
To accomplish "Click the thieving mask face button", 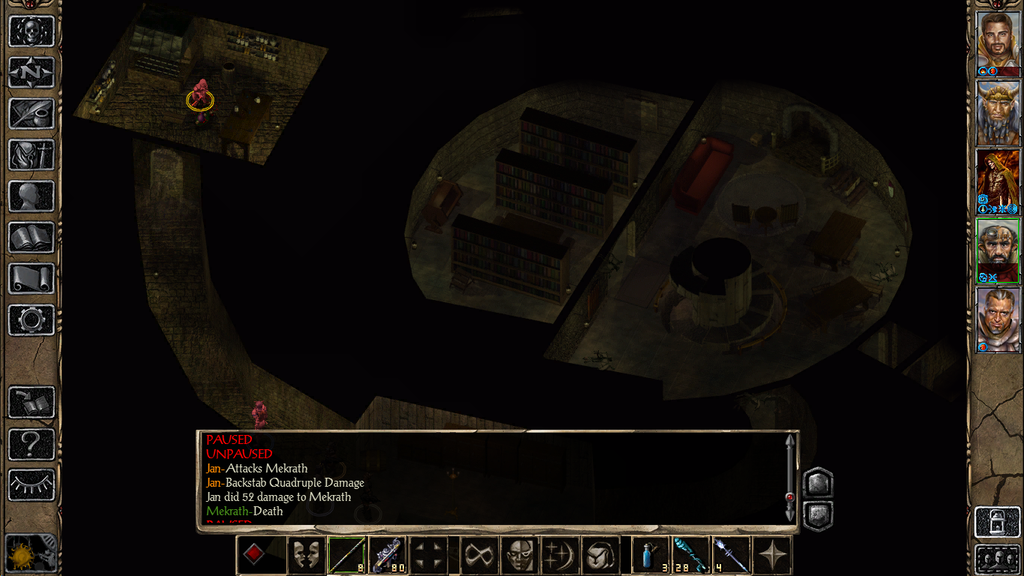I will [x=519, y=555].
